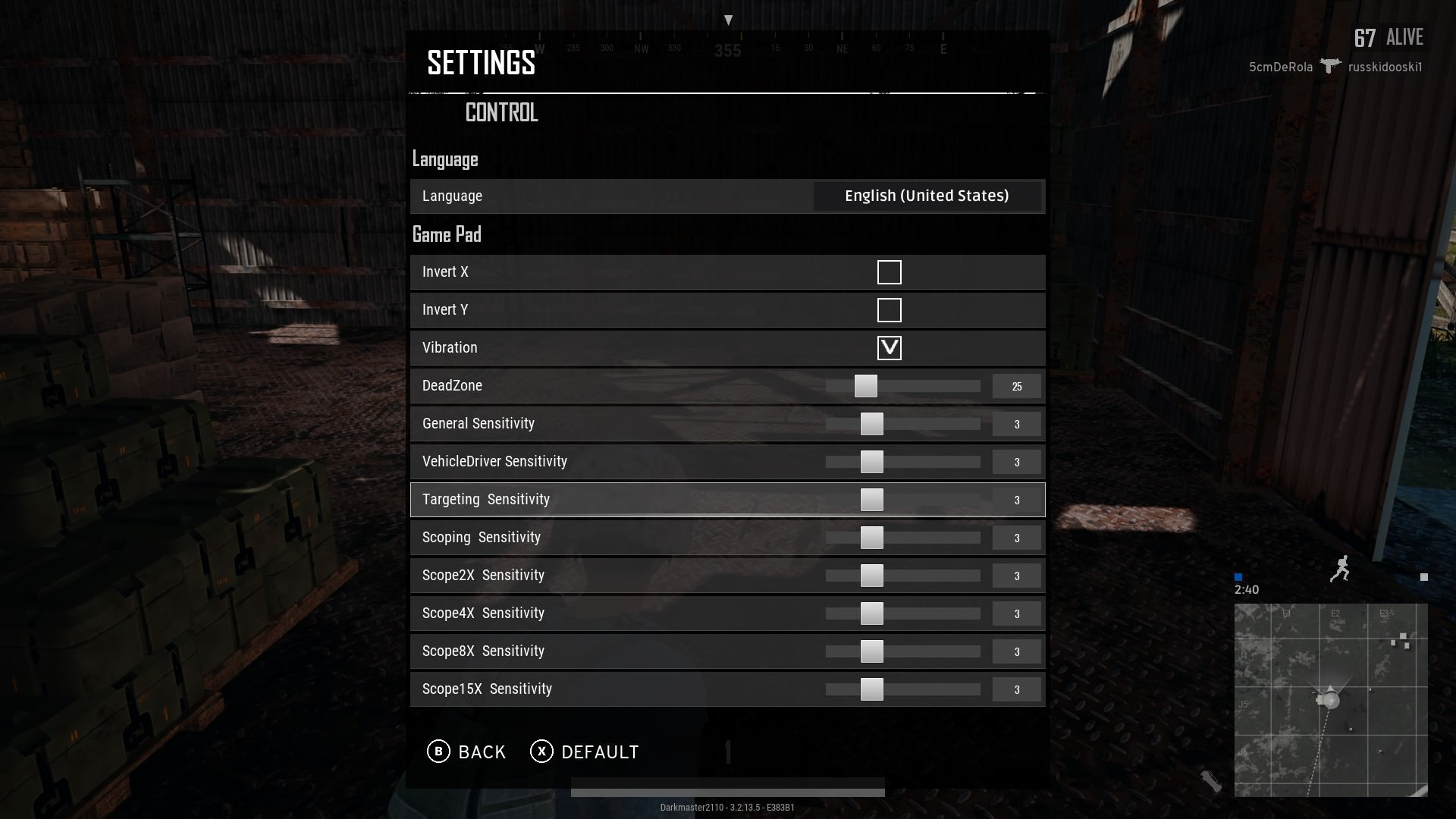This screenshot has height=819, width=1456.
Task: Switch to the Control tab
Action: tap(501, 113)
